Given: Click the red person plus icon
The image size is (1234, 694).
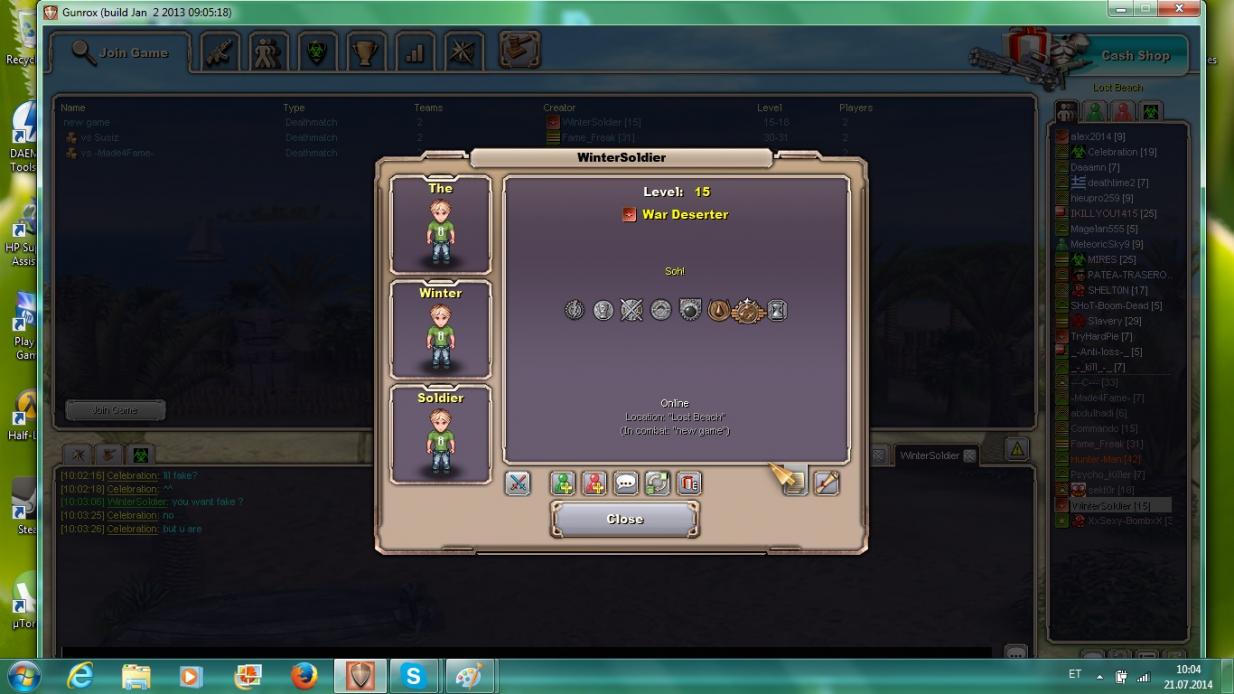Looking at the screenshot, I should click(x=595, y=483).
